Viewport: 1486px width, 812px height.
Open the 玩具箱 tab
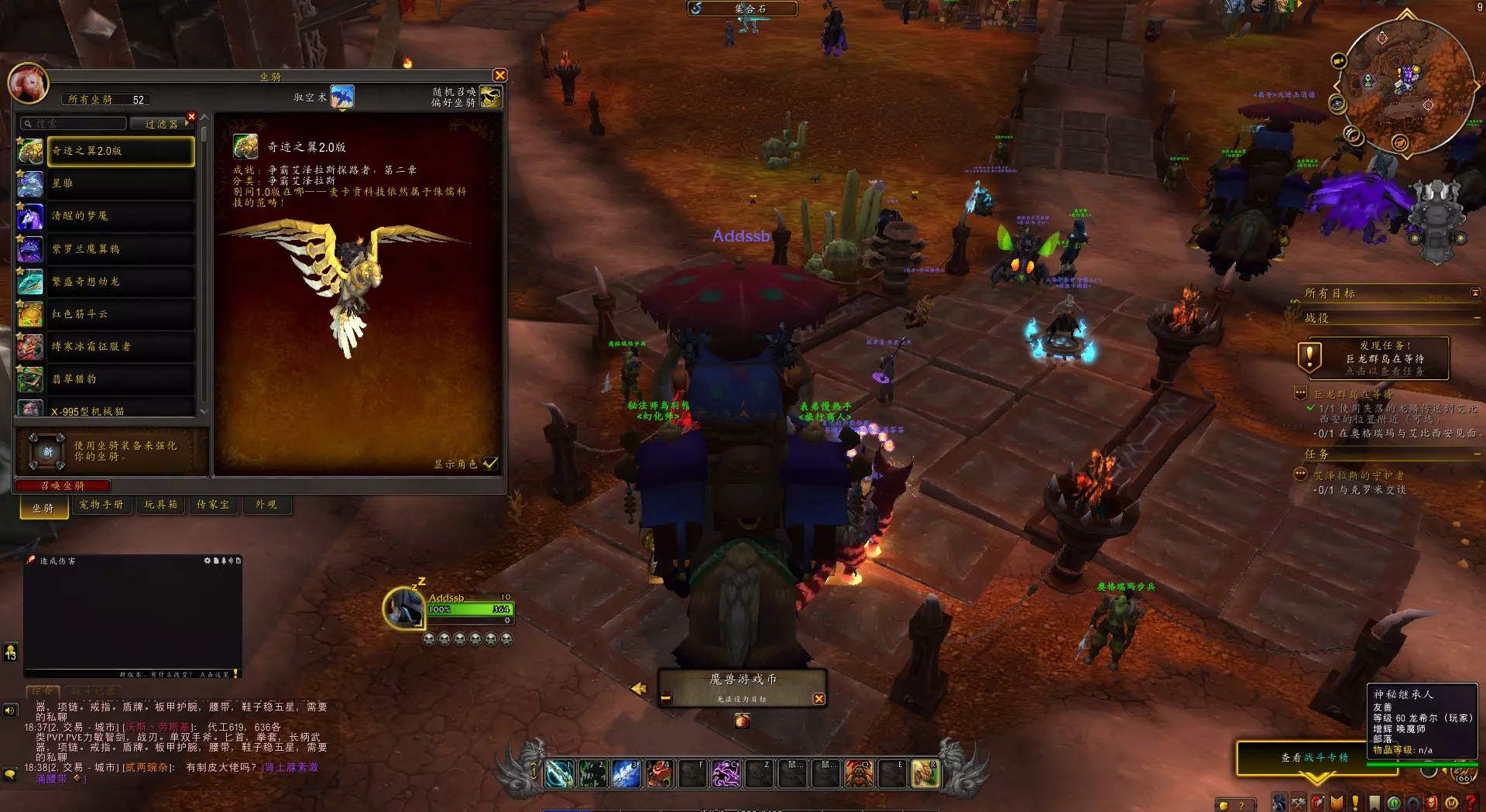point(161,505)
